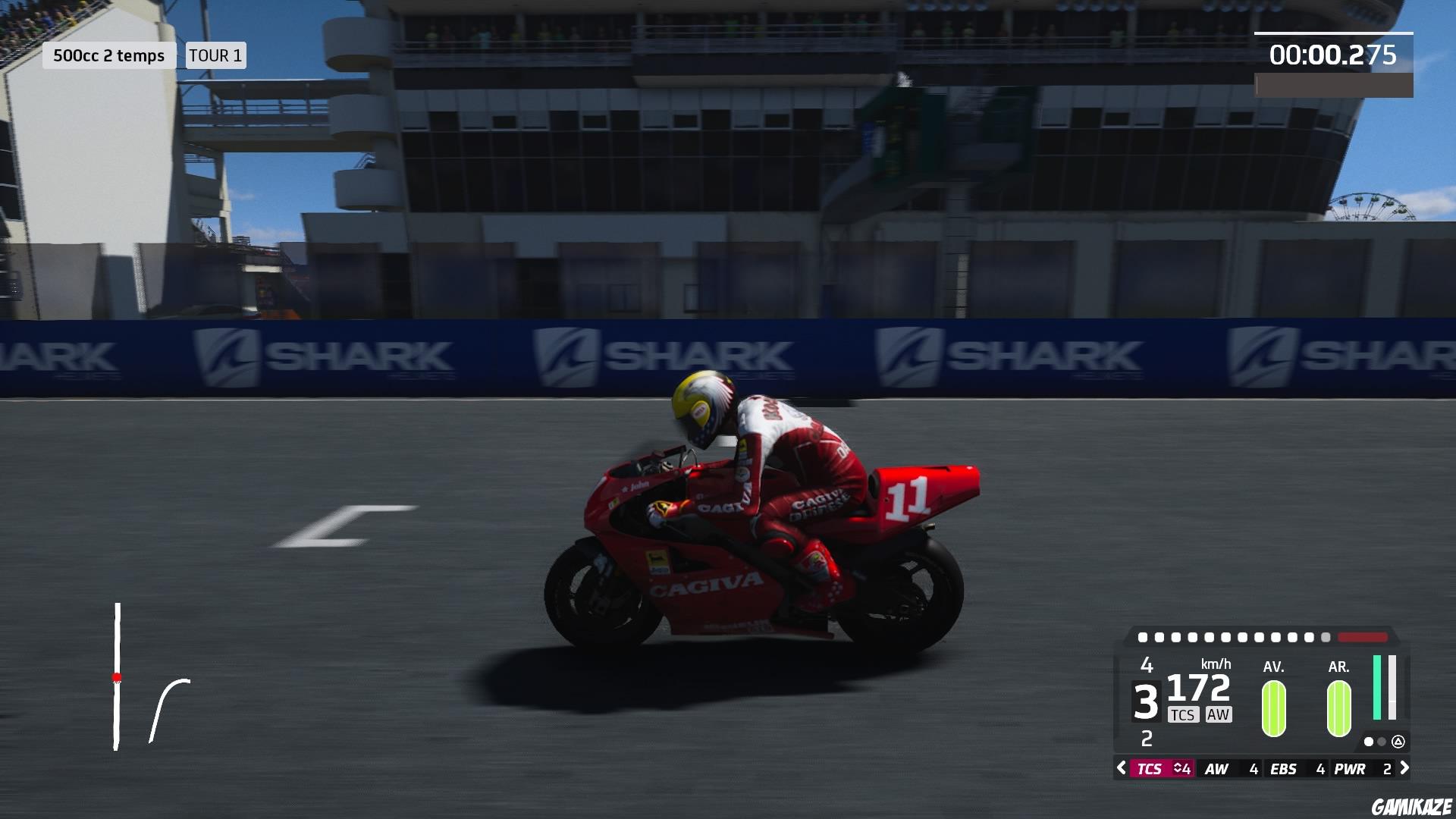1456x819 pixels.
Task: Open the right chevron of the settings bar
Action: pyautogui.click(x=1406, y=767)
